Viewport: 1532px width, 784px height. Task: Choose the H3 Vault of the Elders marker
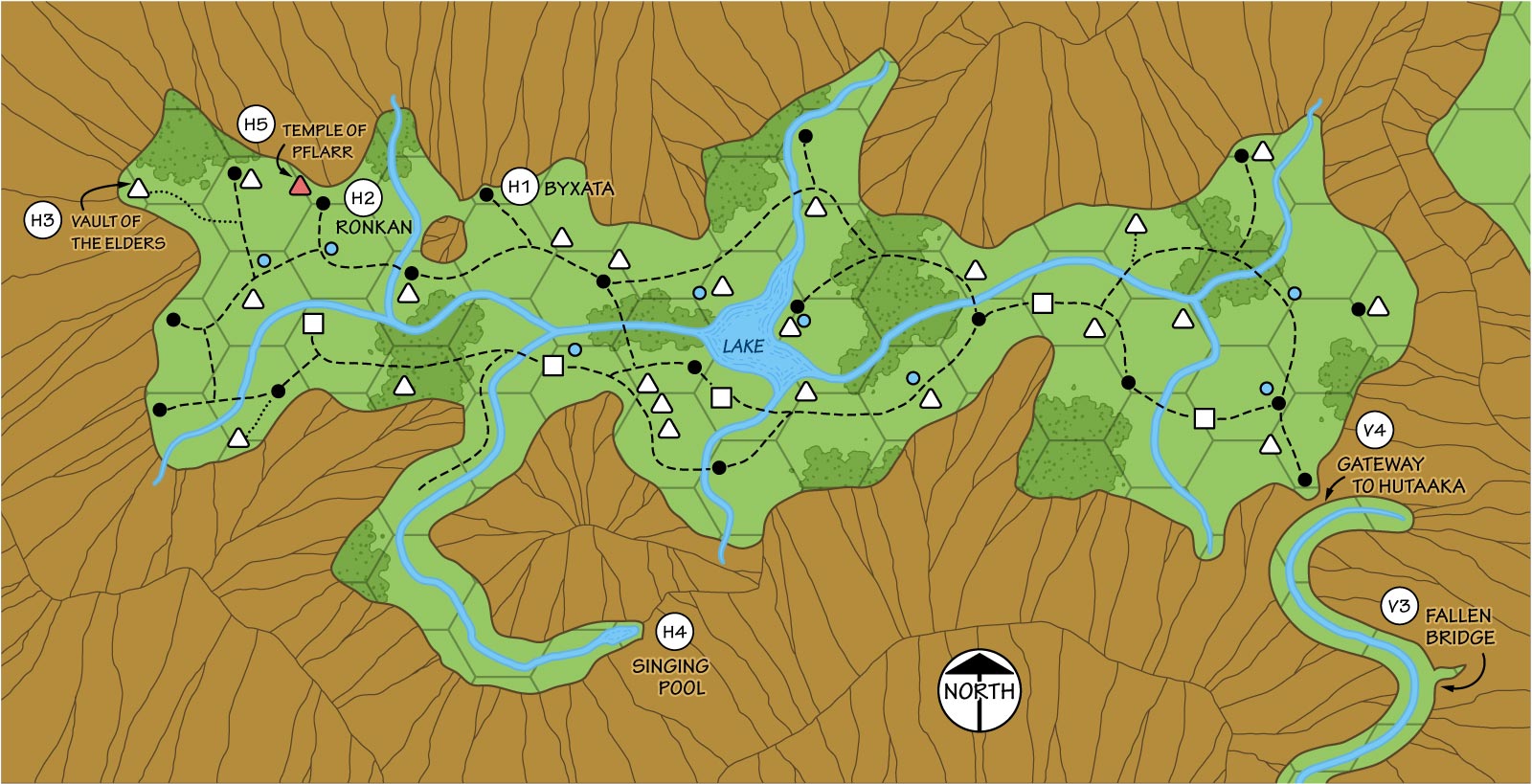click(x=42, y=221)
